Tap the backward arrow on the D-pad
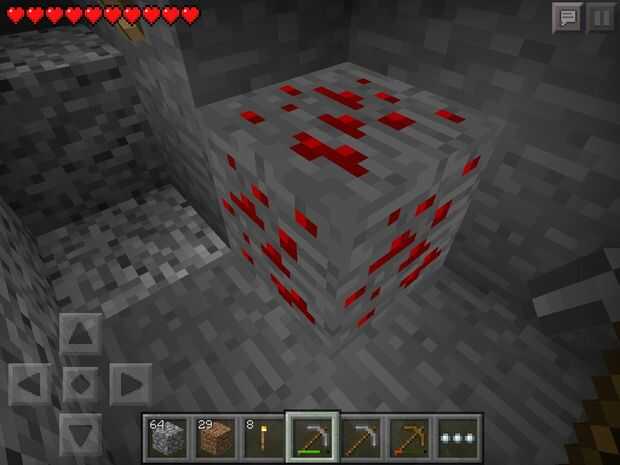 pyautogui.click(x=80, y=432)
